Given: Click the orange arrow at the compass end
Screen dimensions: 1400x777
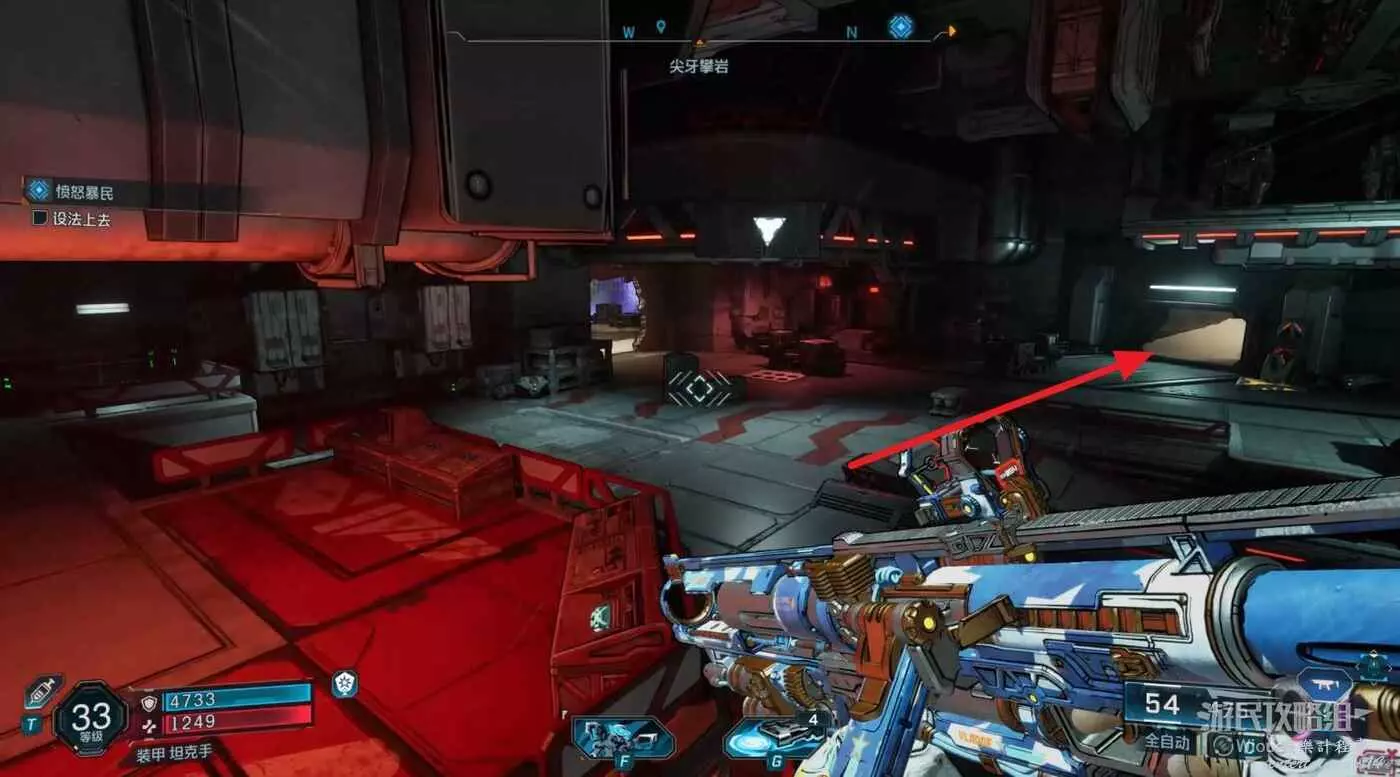Looking at the screenshot, I should click(952, 31).
